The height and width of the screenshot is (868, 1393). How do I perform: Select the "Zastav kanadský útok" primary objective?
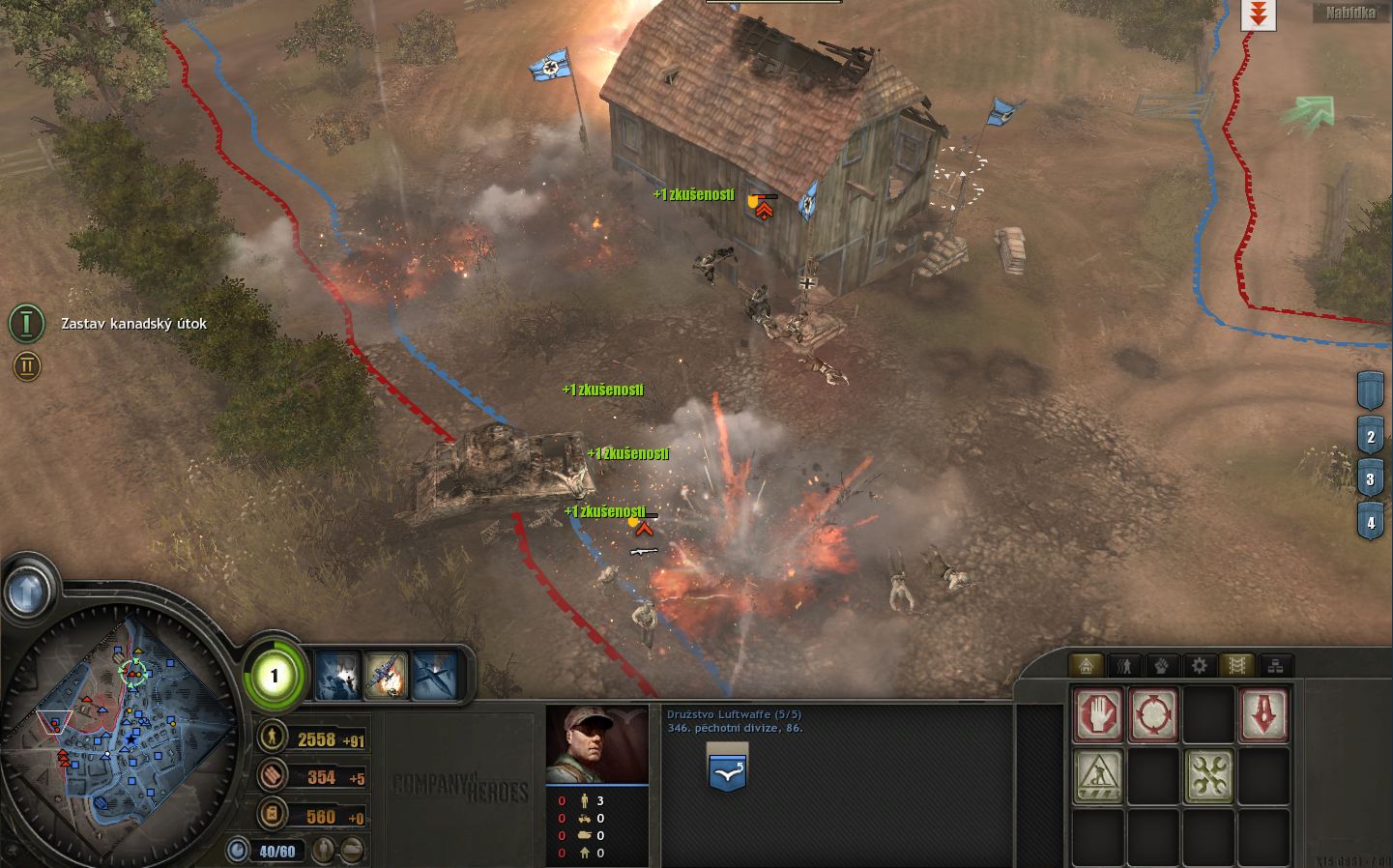tap(28, 324)
